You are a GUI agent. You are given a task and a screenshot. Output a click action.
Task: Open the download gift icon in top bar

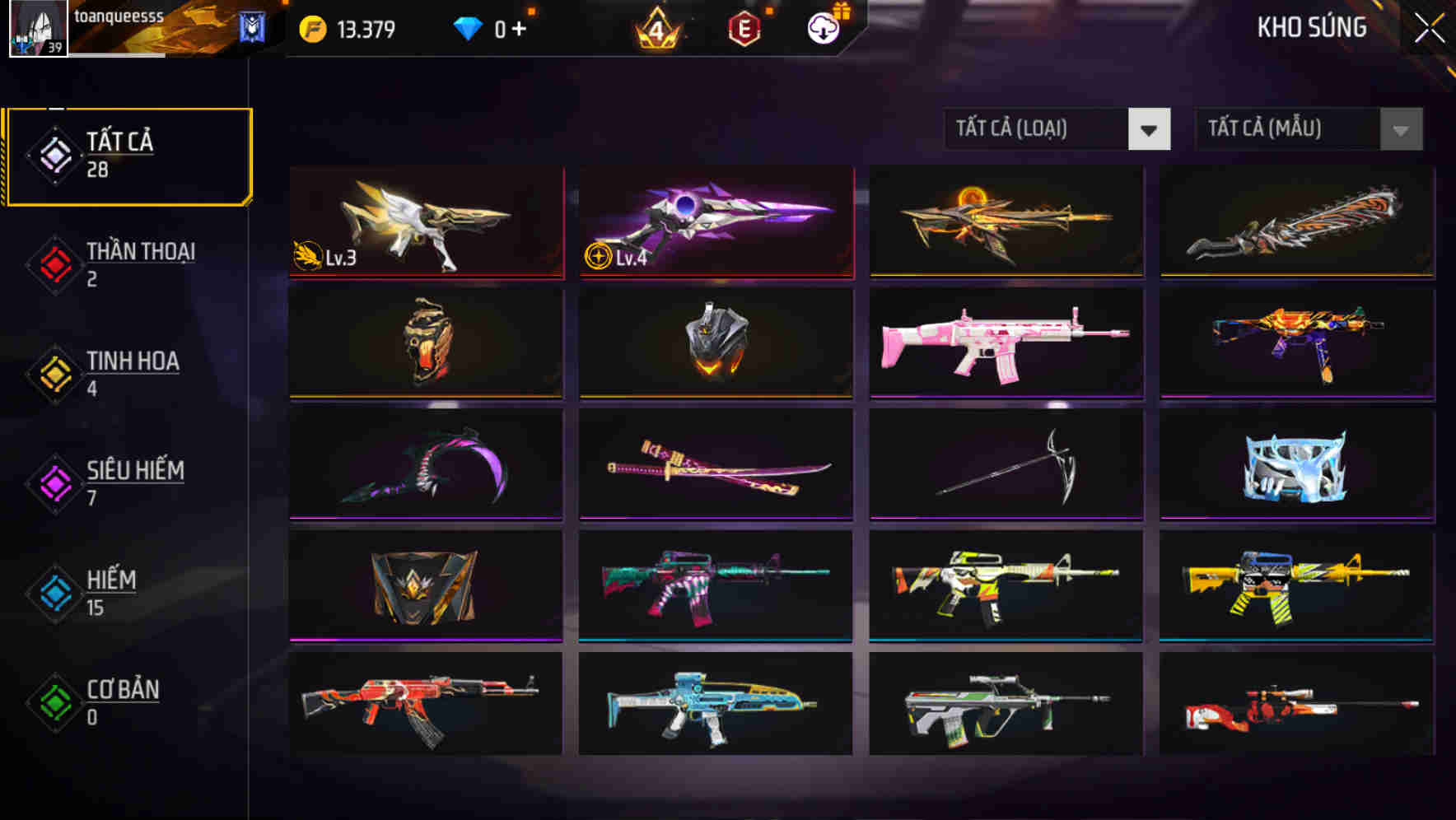coord(822,27)
